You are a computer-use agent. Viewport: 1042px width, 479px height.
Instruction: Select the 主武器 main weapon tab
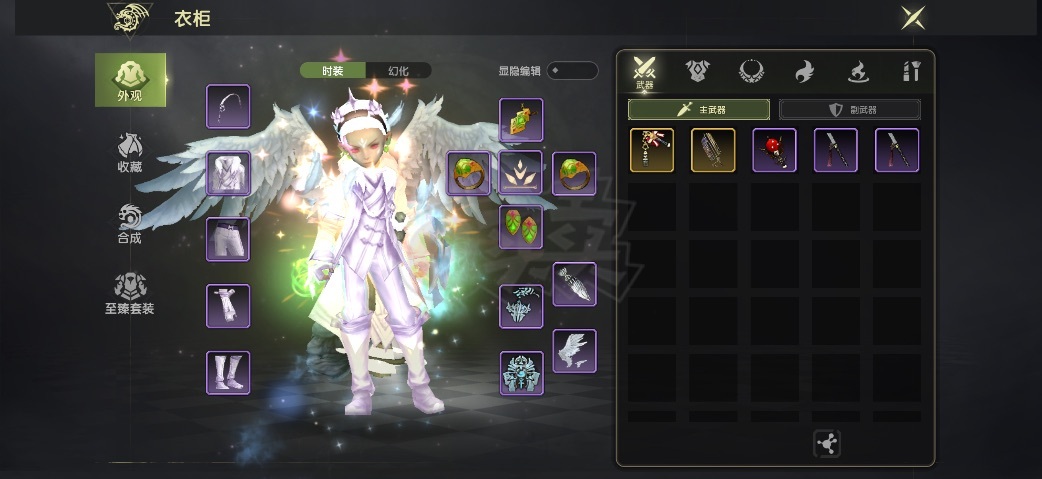(x=699, y=109)
